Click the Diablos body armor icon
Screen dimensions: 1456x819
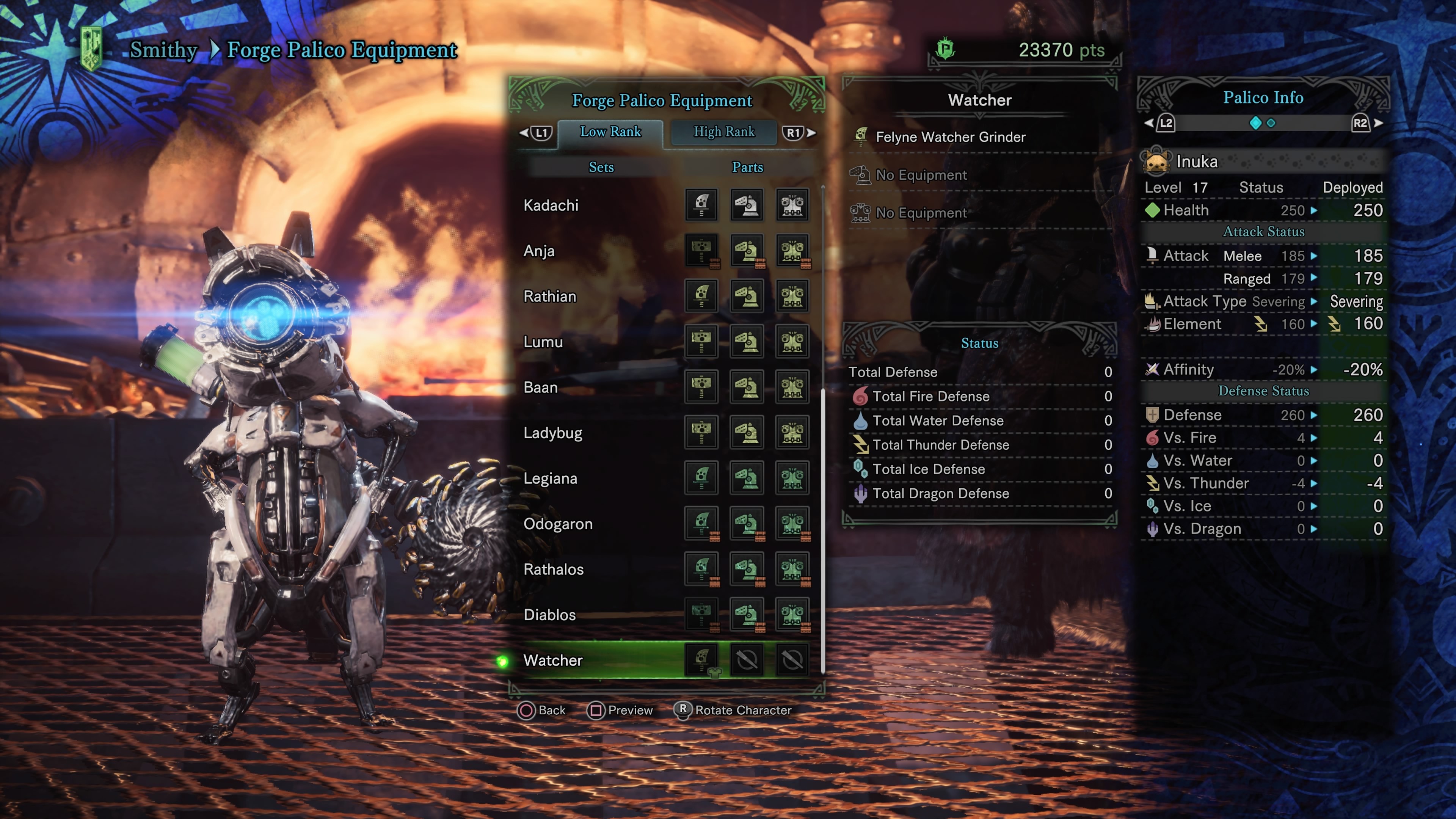[793, 614]
